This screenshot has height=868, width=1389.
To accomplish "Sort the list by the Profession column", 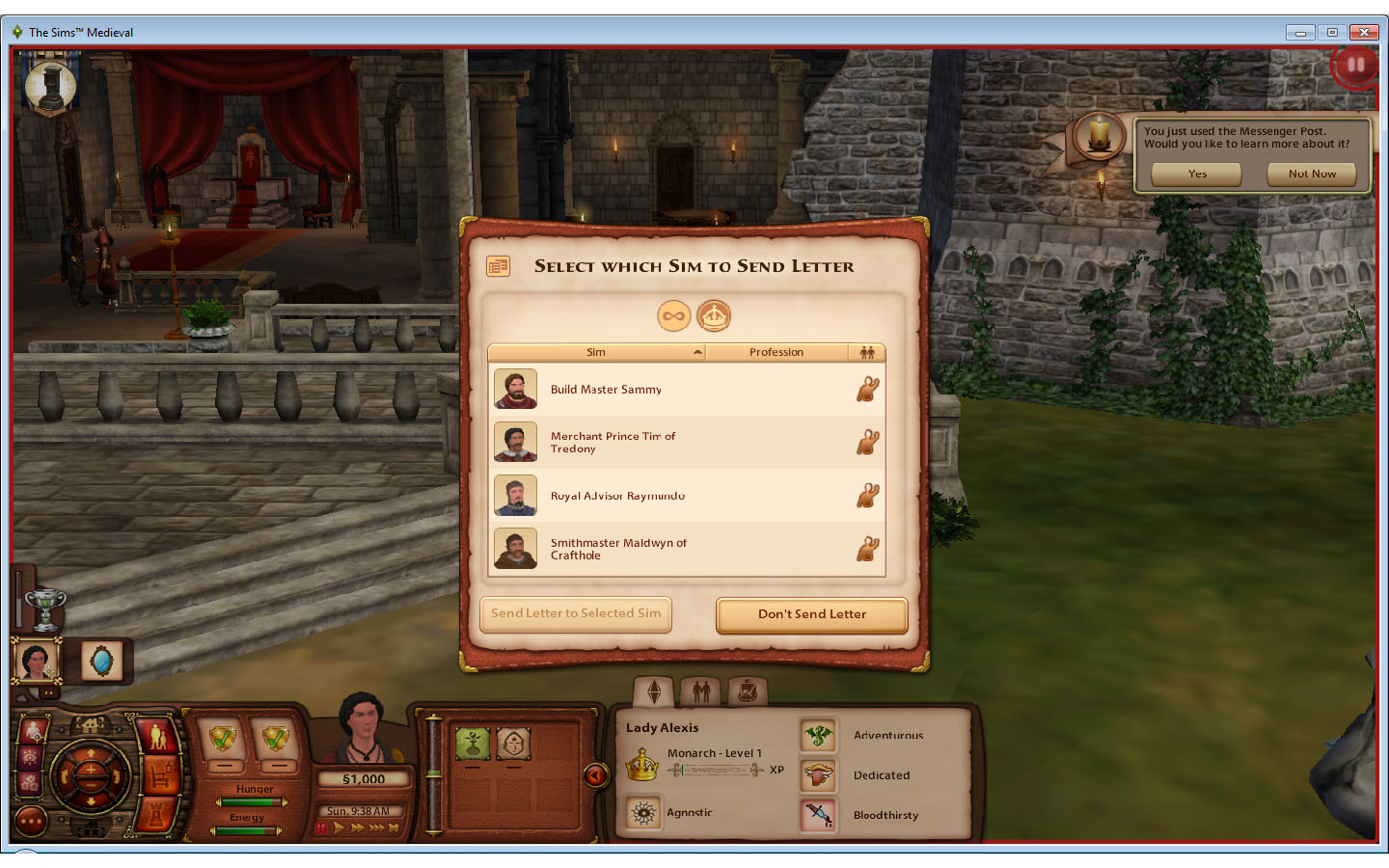I will click(x=776, y=352).
